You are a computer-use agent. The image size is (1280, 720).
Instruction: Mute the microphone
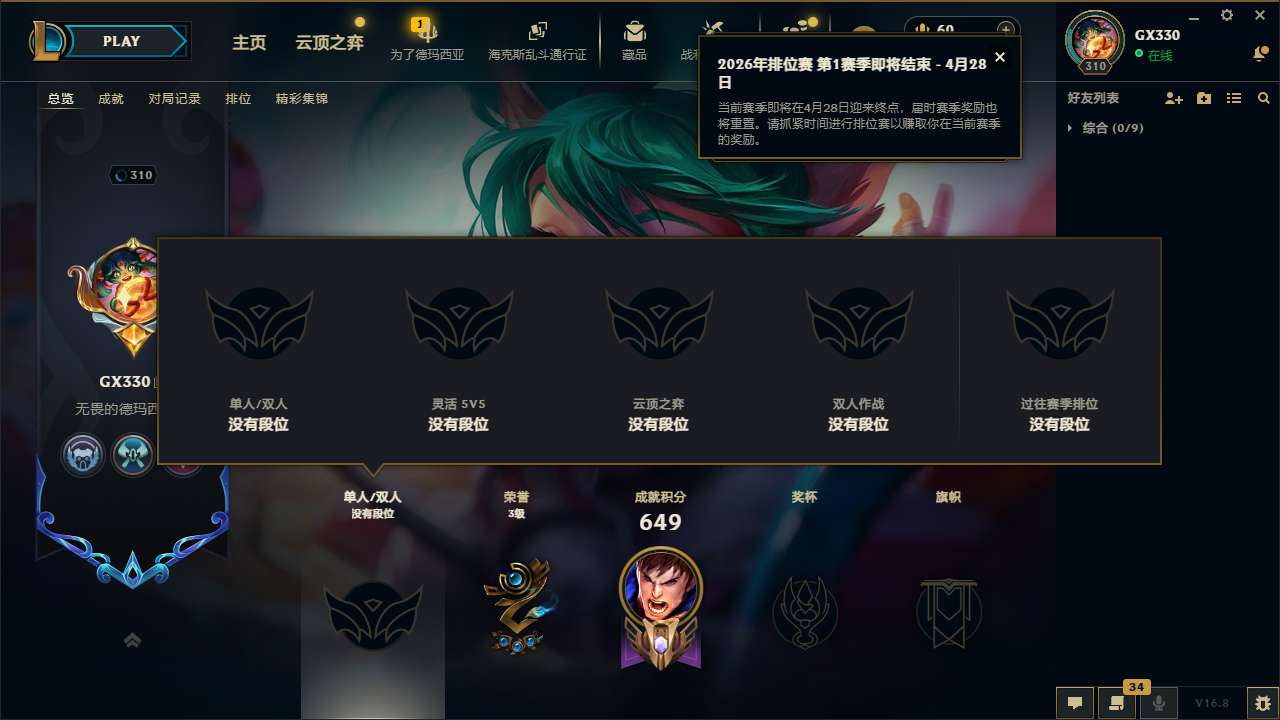[1159, 703]
